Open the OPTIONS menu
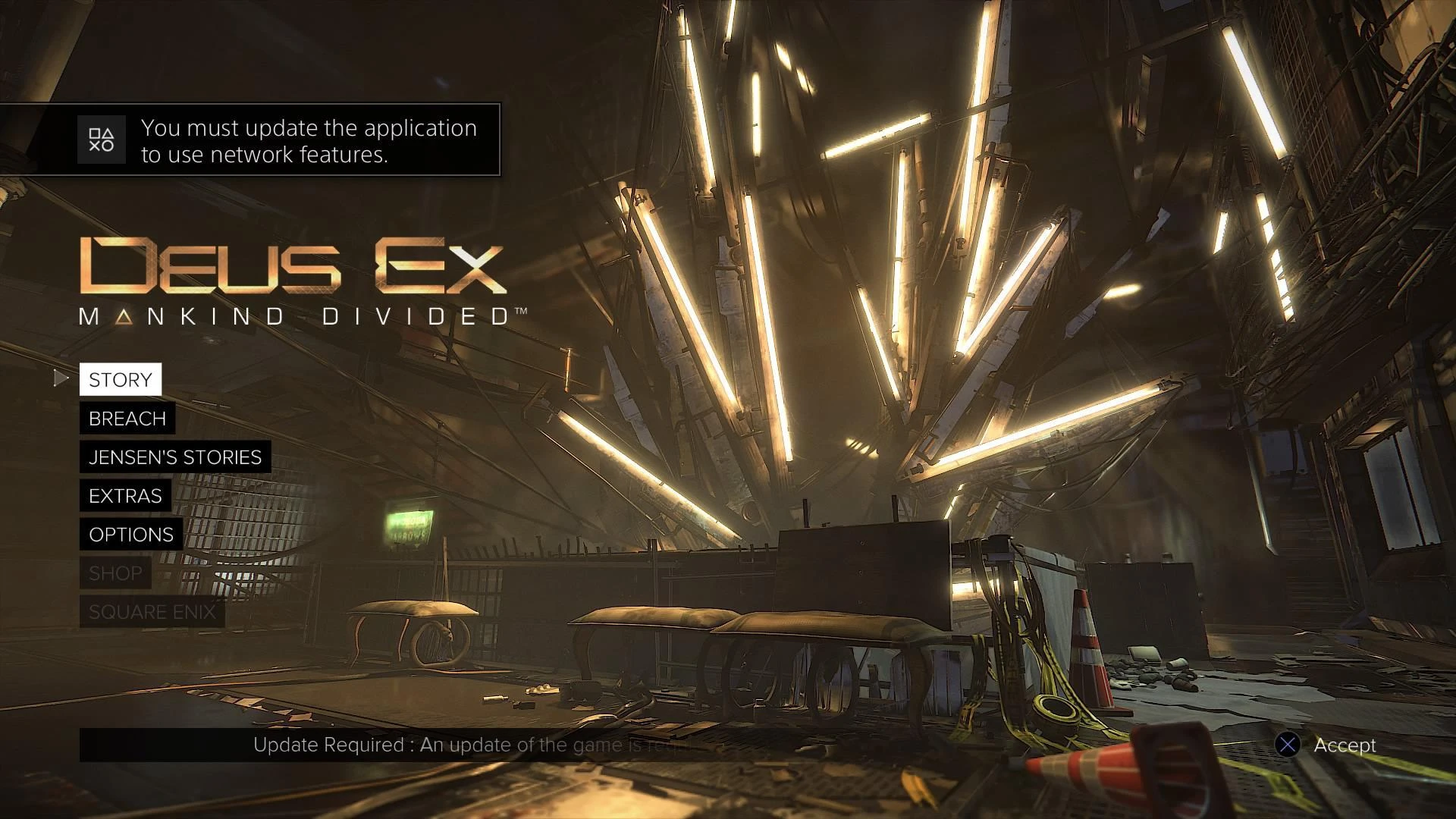 point(130,534)
